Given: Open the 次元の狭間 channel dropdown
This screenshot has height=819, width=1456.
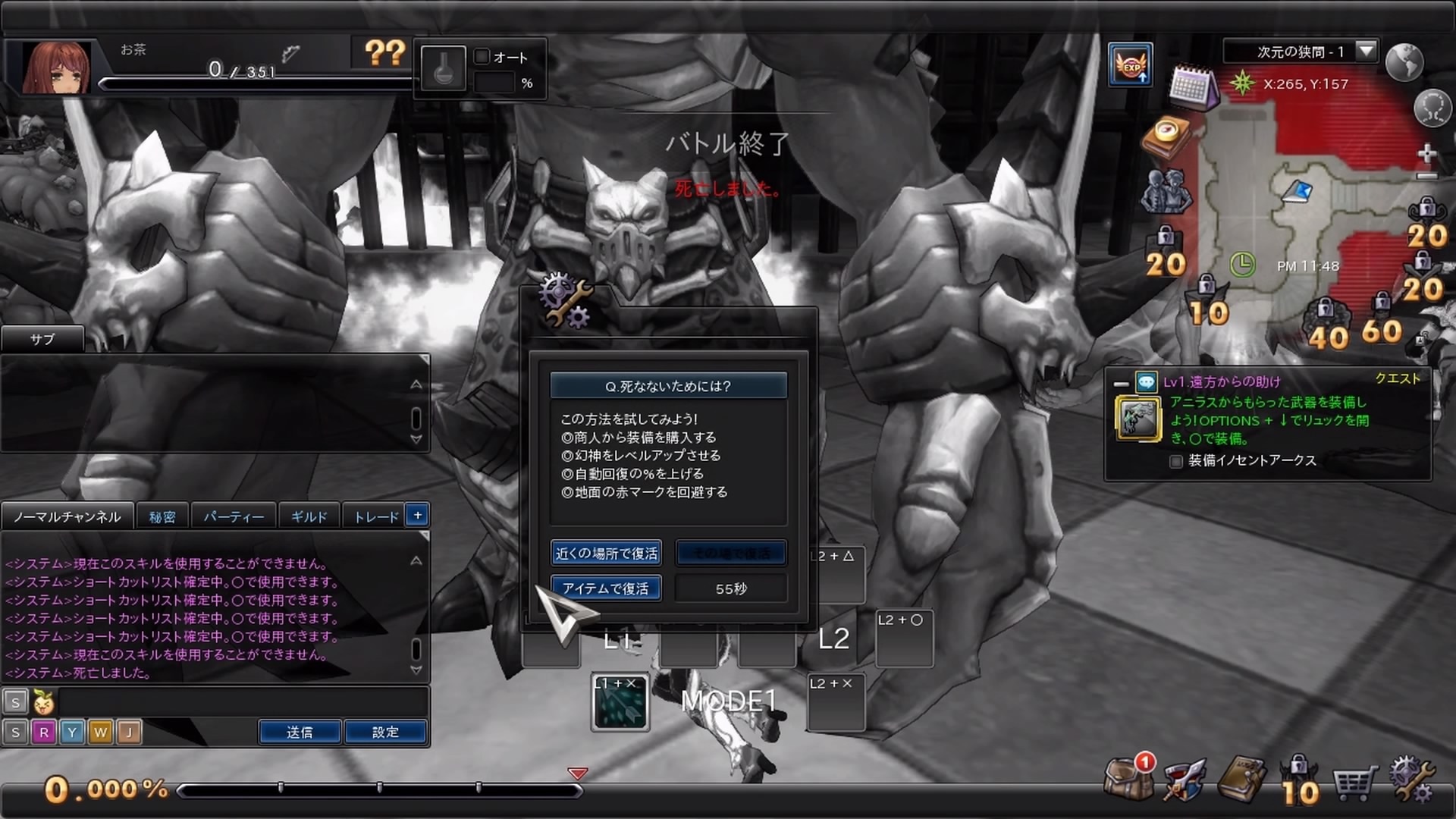Looking at the screenshot, I should tap(1366, 52).
